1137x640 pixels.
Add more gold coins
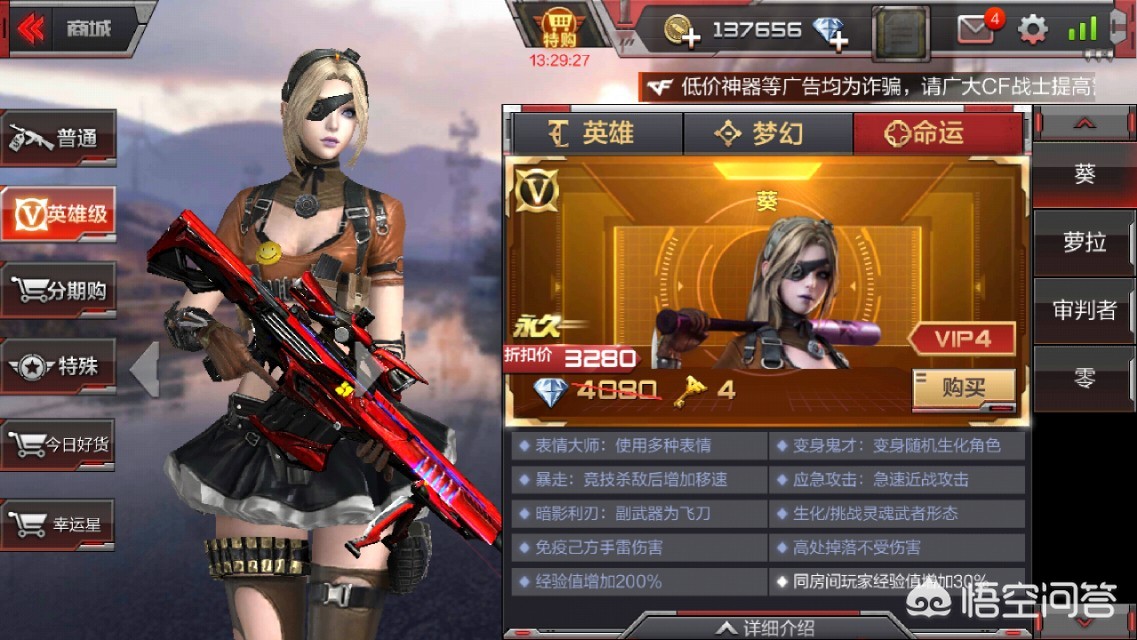click(x=683, y=31)
